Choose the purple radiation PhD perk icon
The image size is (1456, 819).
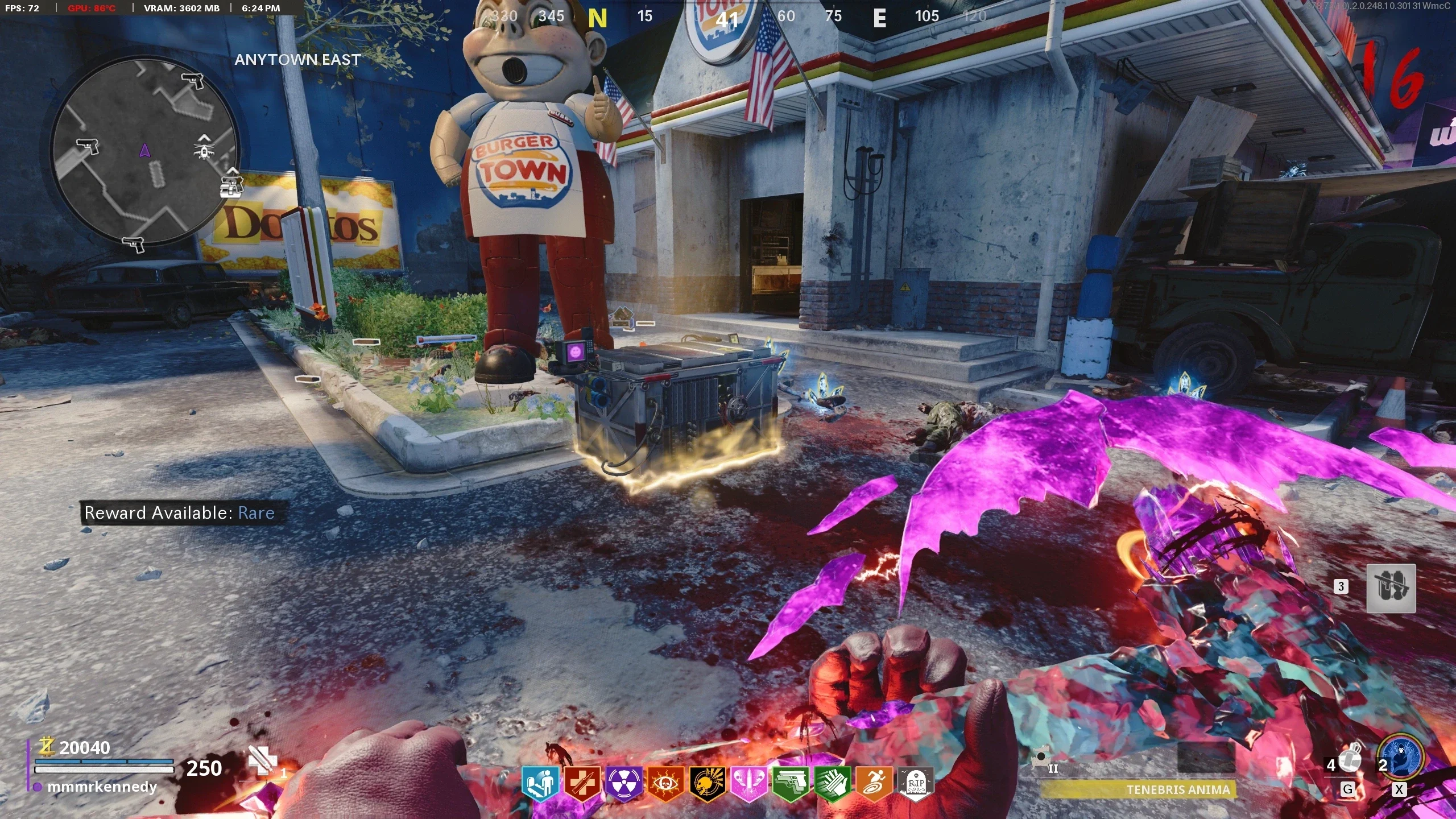624,784
